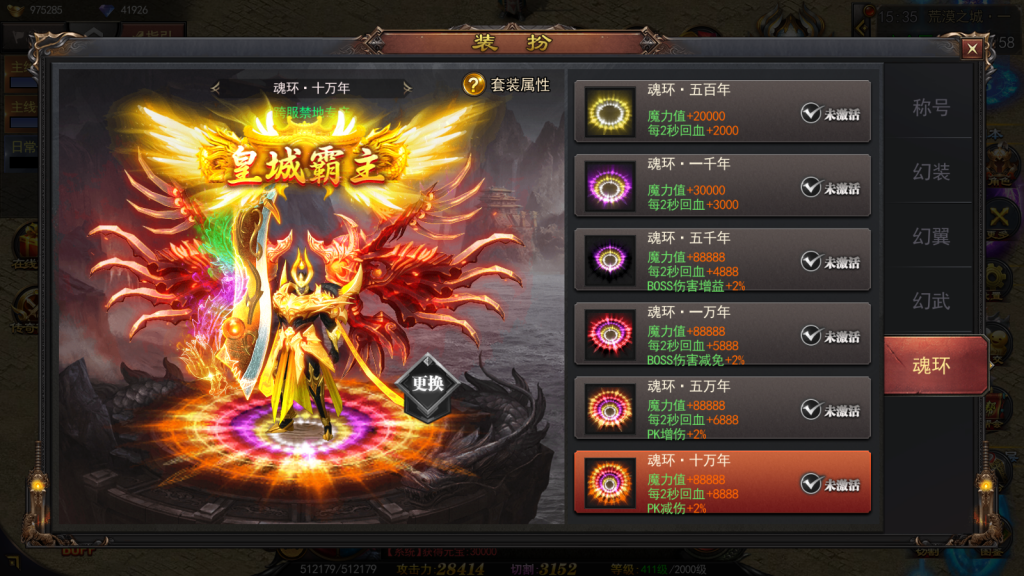Choose the 魂环·一千年 entry

click(x=721, y=185)
